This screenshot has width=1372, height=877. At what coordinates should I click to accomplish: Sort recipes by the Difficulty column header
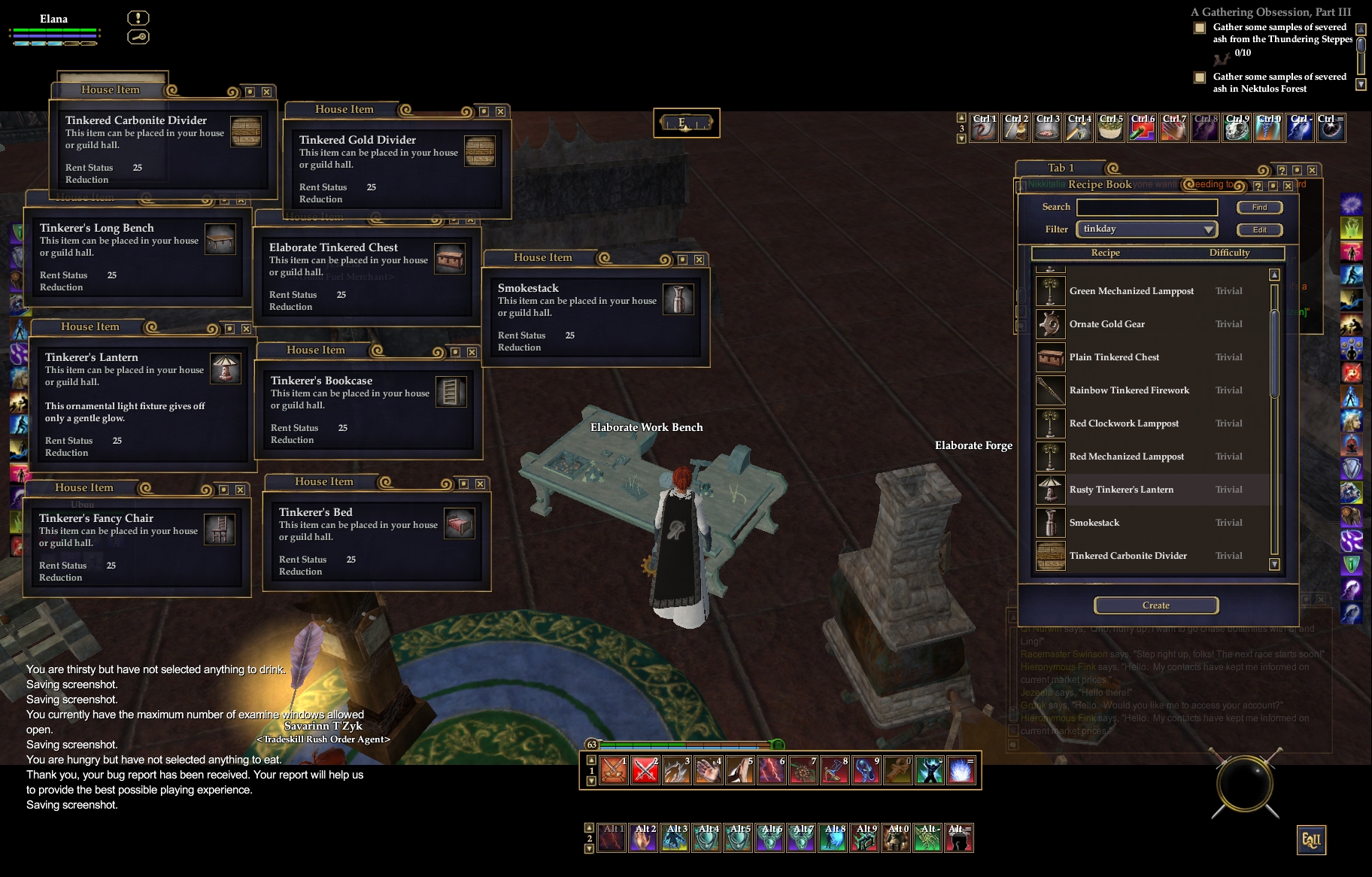coord(1229,253)
